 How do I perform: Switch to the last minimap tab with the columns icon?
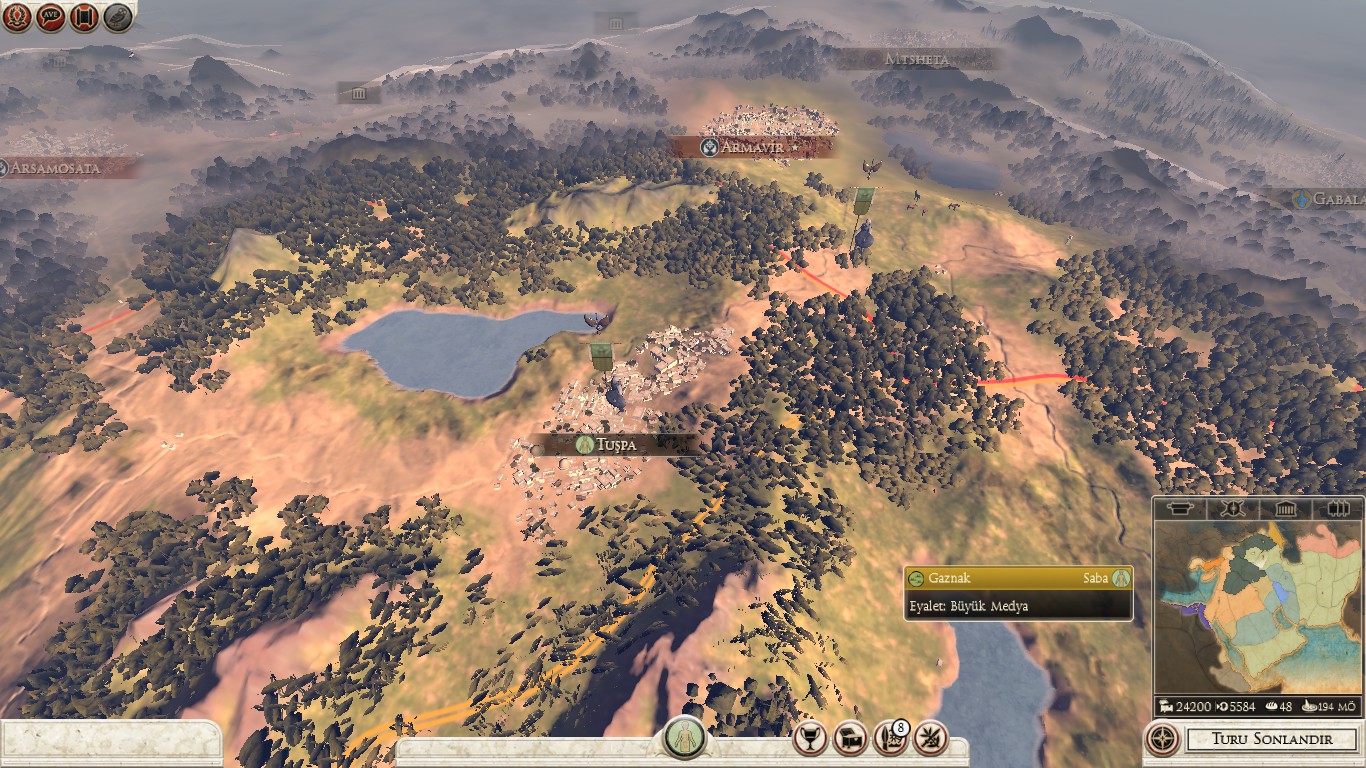[1337, 509]
